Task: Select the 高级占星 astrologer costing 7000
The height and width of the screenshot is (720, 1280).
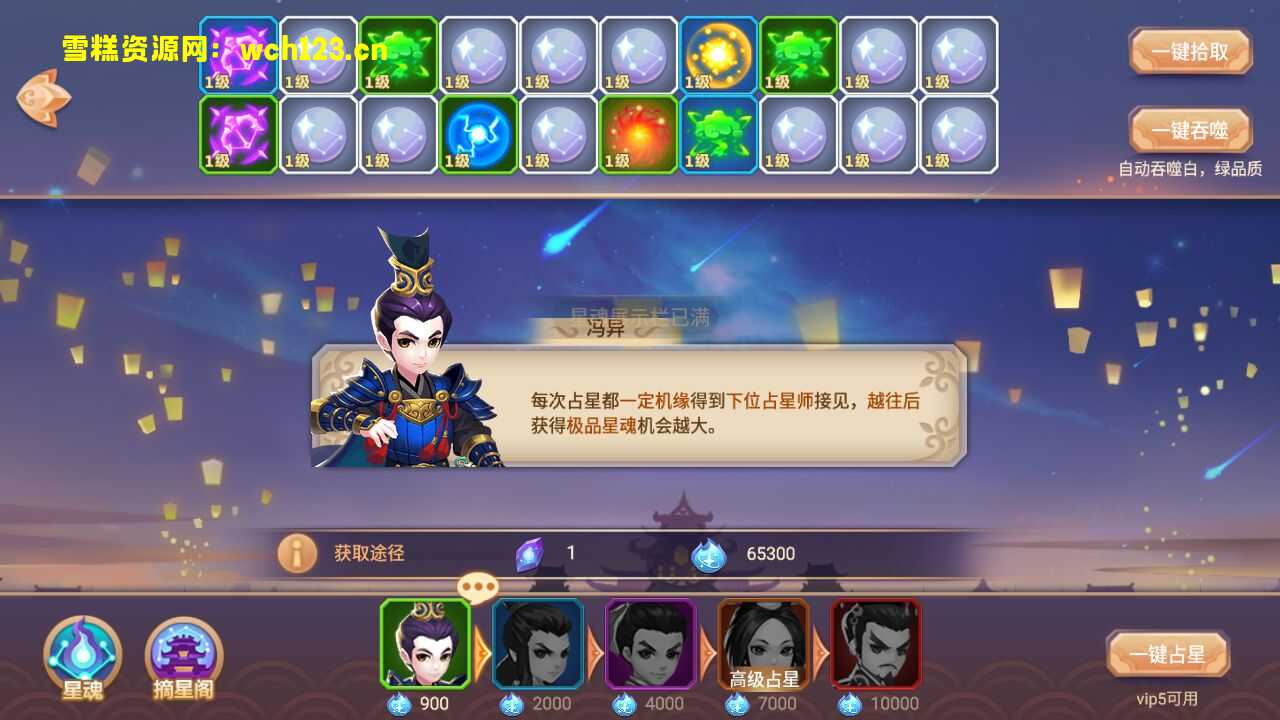Action: (x=763, y=645)
